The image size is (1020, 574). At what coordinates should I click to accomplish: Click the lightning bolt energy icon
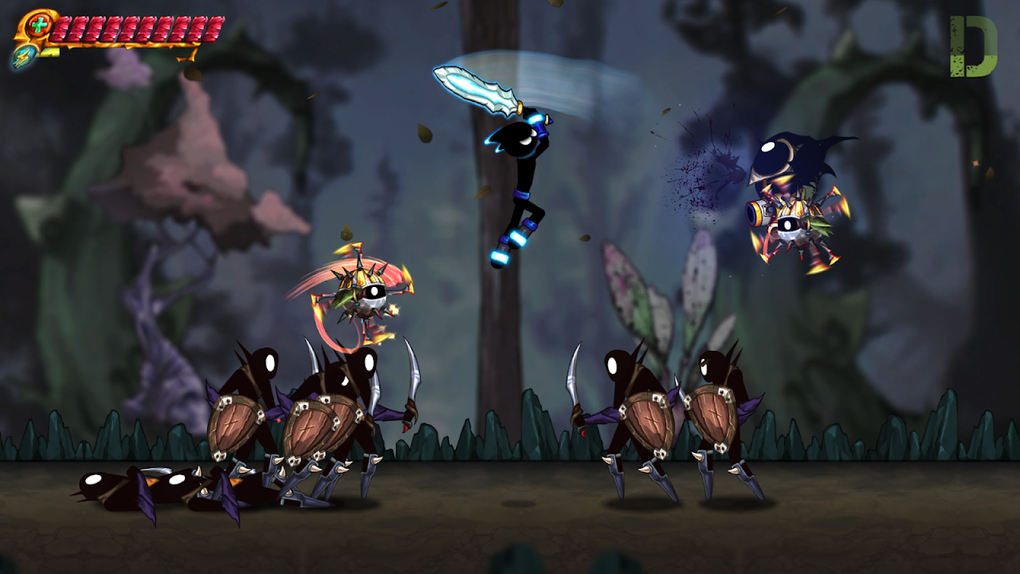point(23,56)
